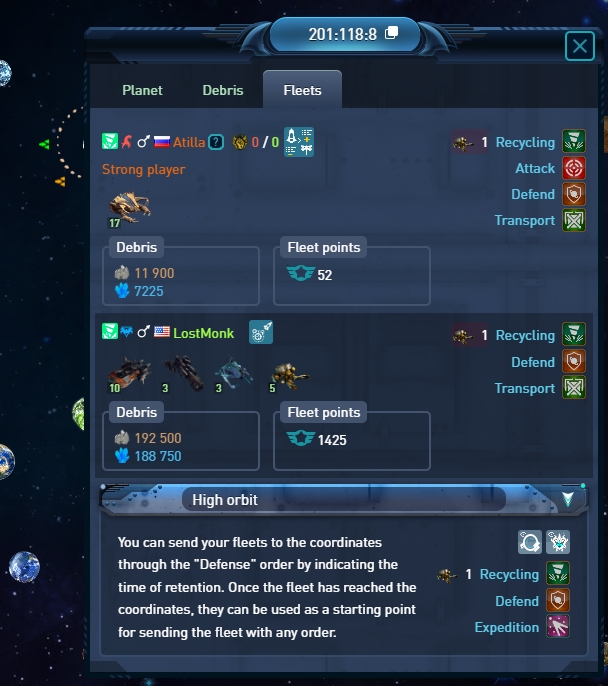Viewport: 608px width, 686px height.
Task: Open the Debris tab
Action: tap(223, 90)
